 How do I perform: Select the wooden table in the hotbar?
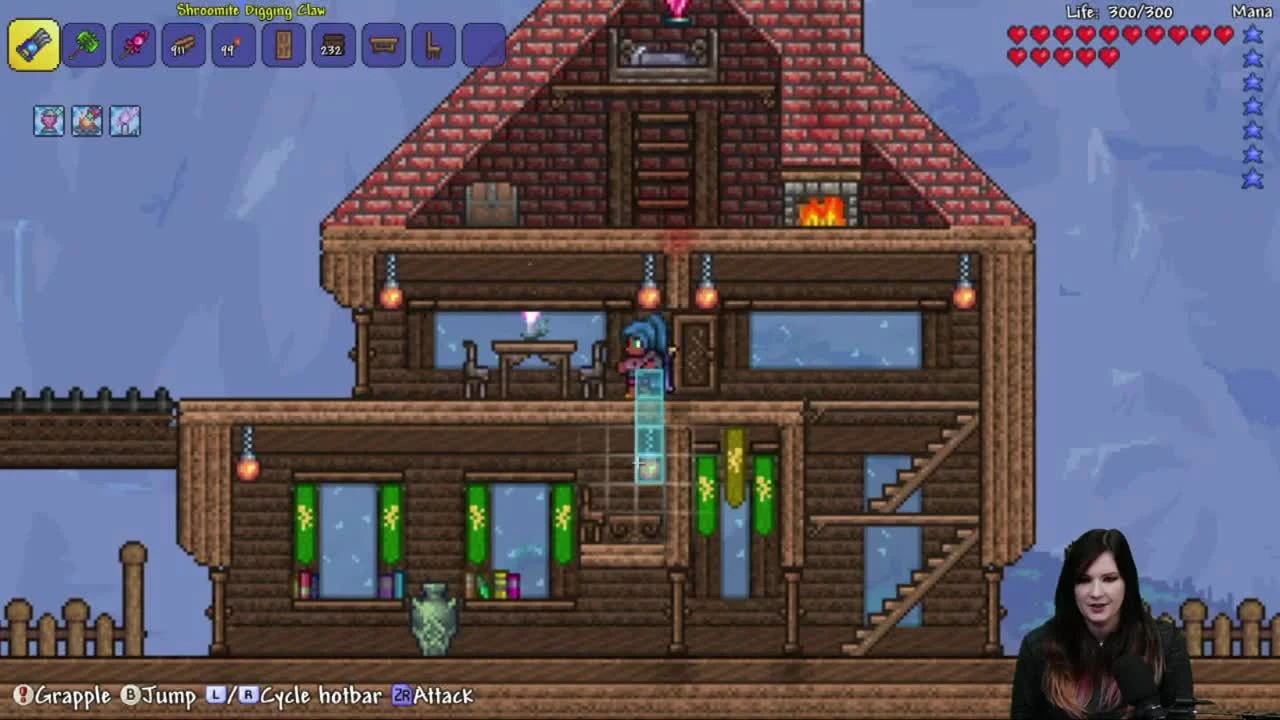383,45
